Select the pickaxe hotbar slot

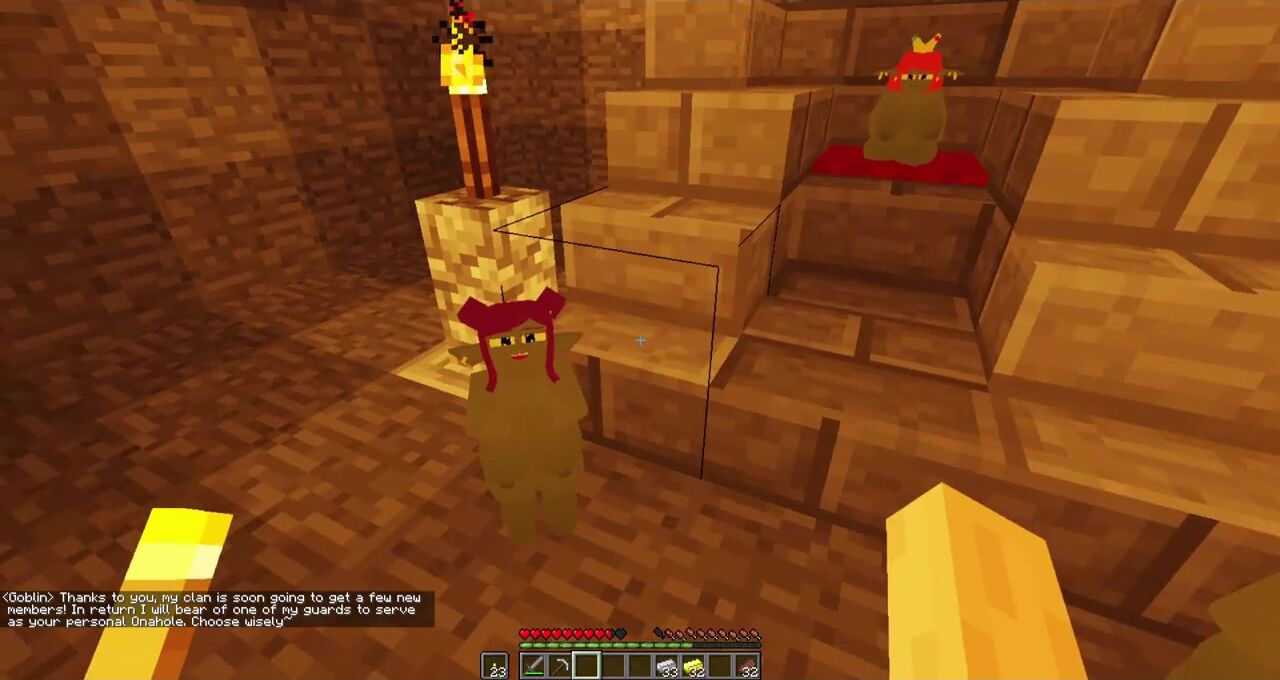pyautogui.click(x=560, y=665)
